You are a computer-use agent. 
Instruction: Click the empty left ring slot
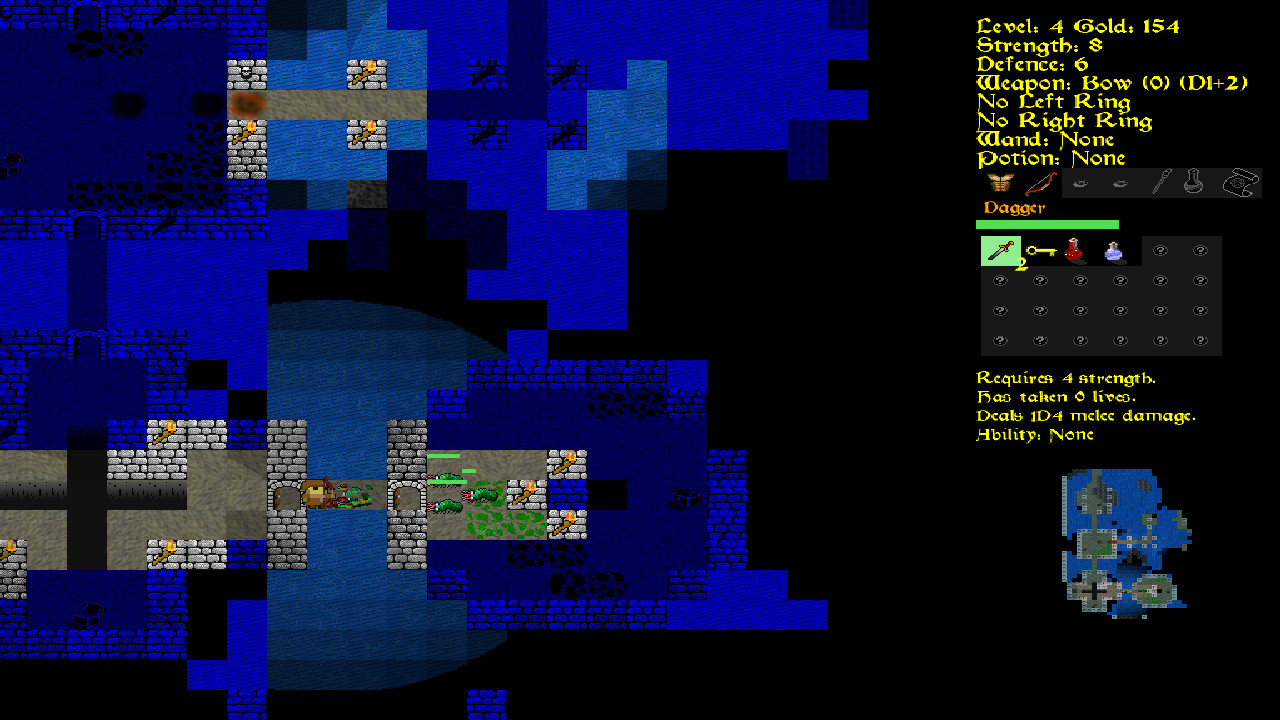pyautogui.click(x=1080, y=183)
